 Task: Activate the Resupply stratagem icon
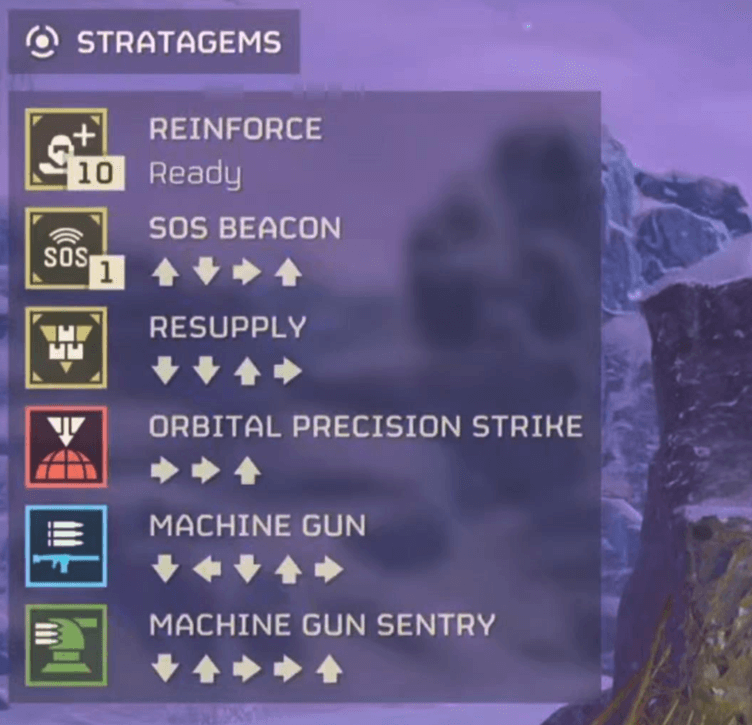[66, 347]
